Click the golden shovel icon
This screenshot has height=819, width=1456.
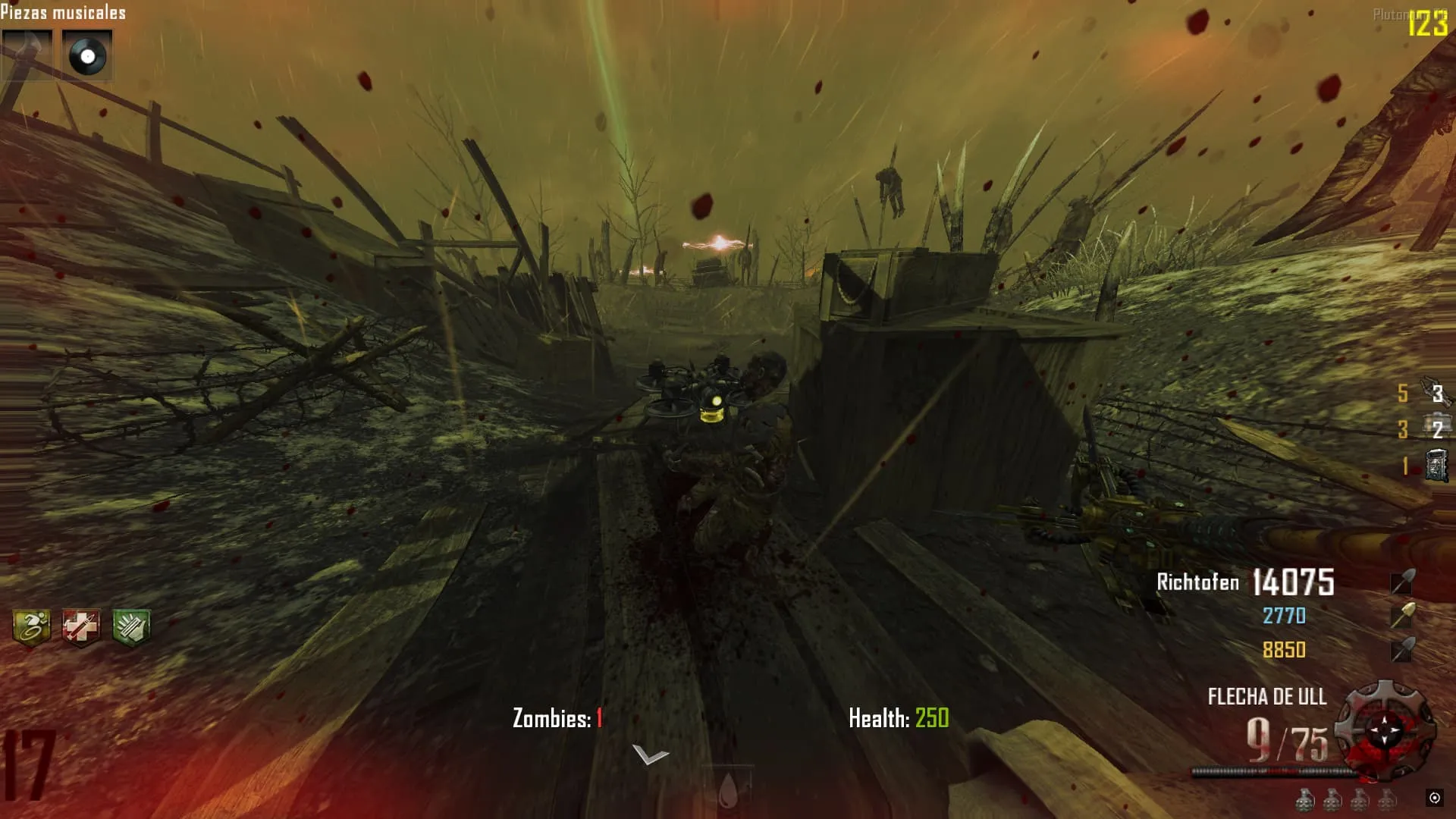[x=1402, y=615]
